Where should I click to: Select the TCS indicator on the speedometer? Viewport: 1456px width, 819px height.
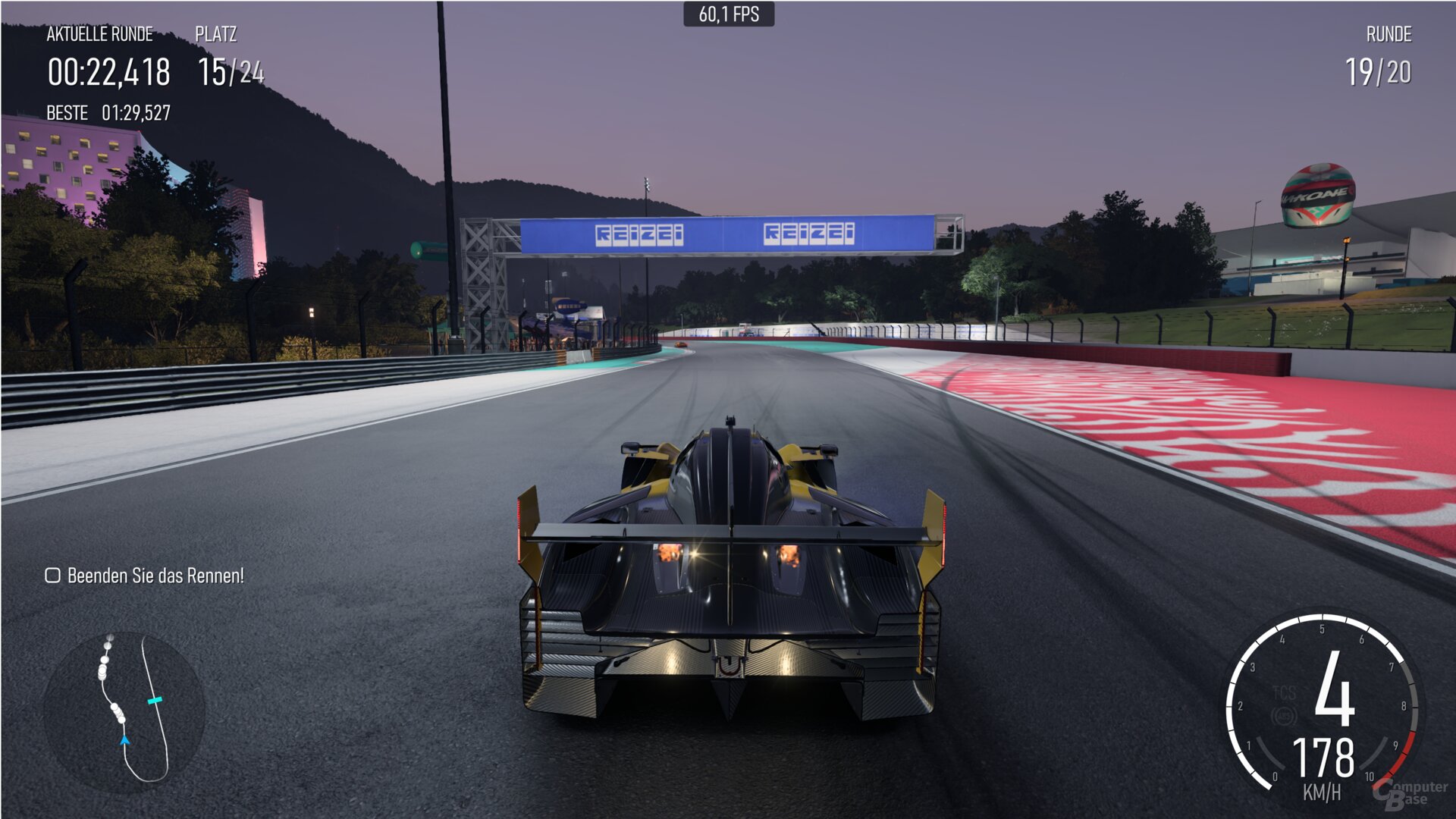pyautogui.click(x=1285, y=692)
